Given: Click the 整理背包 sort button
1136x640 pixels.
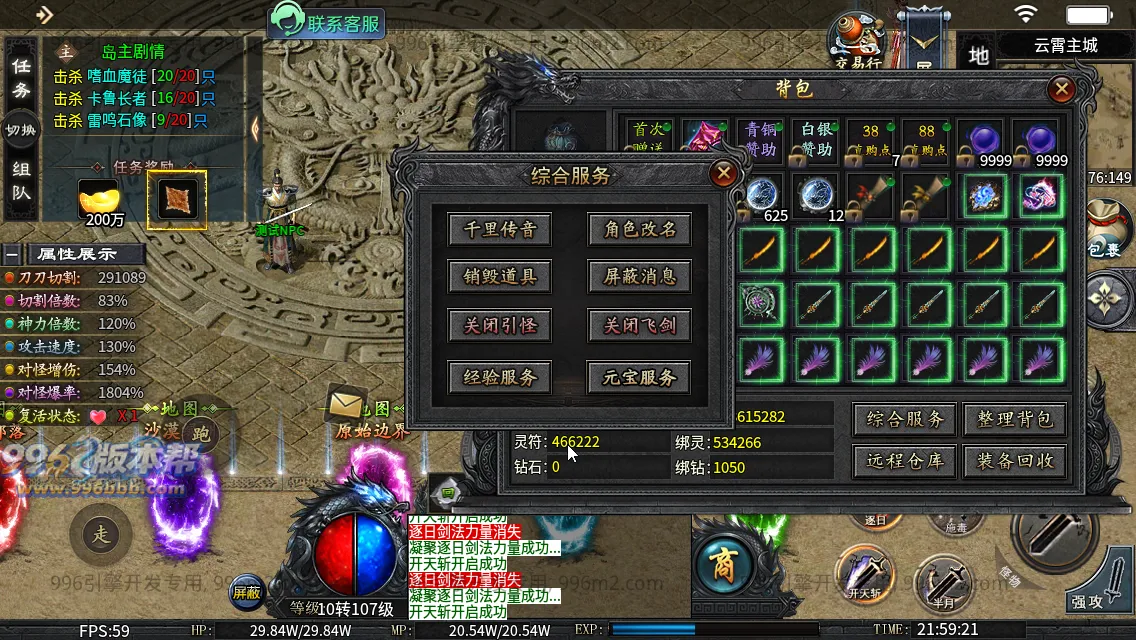Looking at the screenshot, I should click(x=1014, y=419).
